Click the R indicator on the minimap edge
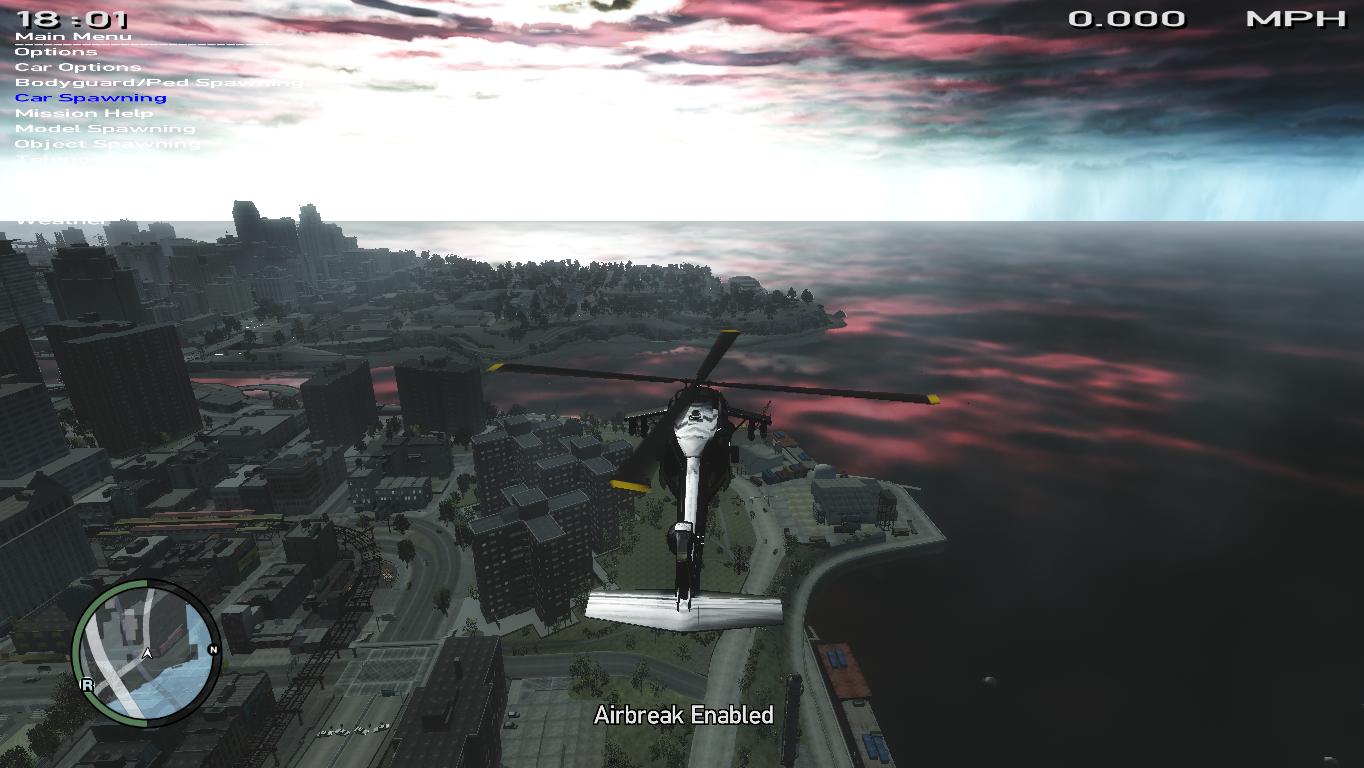 point(86,686)
